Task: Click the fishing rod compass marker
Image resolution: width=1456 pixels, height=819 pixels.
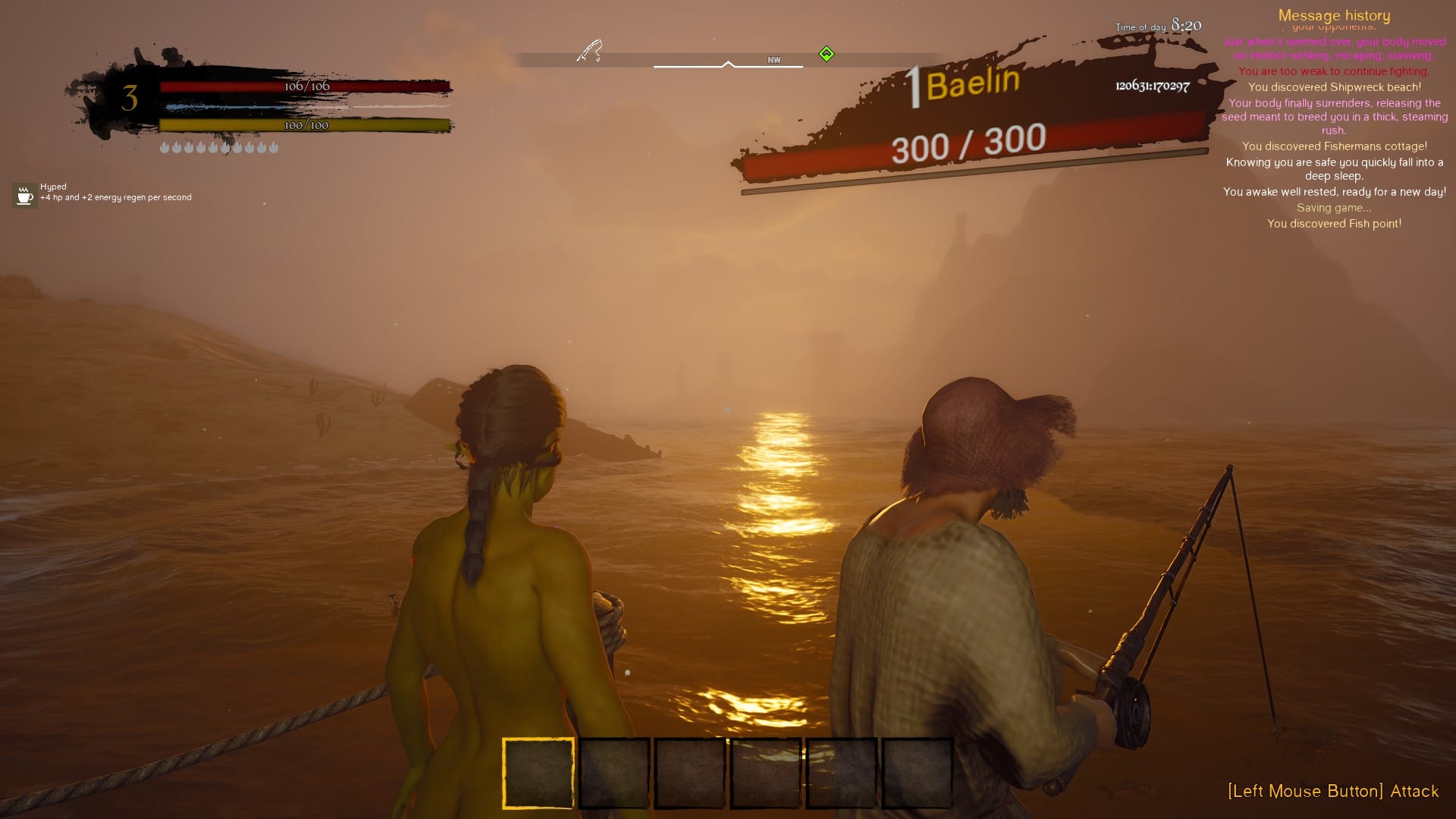Action: (x=589, y=51)
